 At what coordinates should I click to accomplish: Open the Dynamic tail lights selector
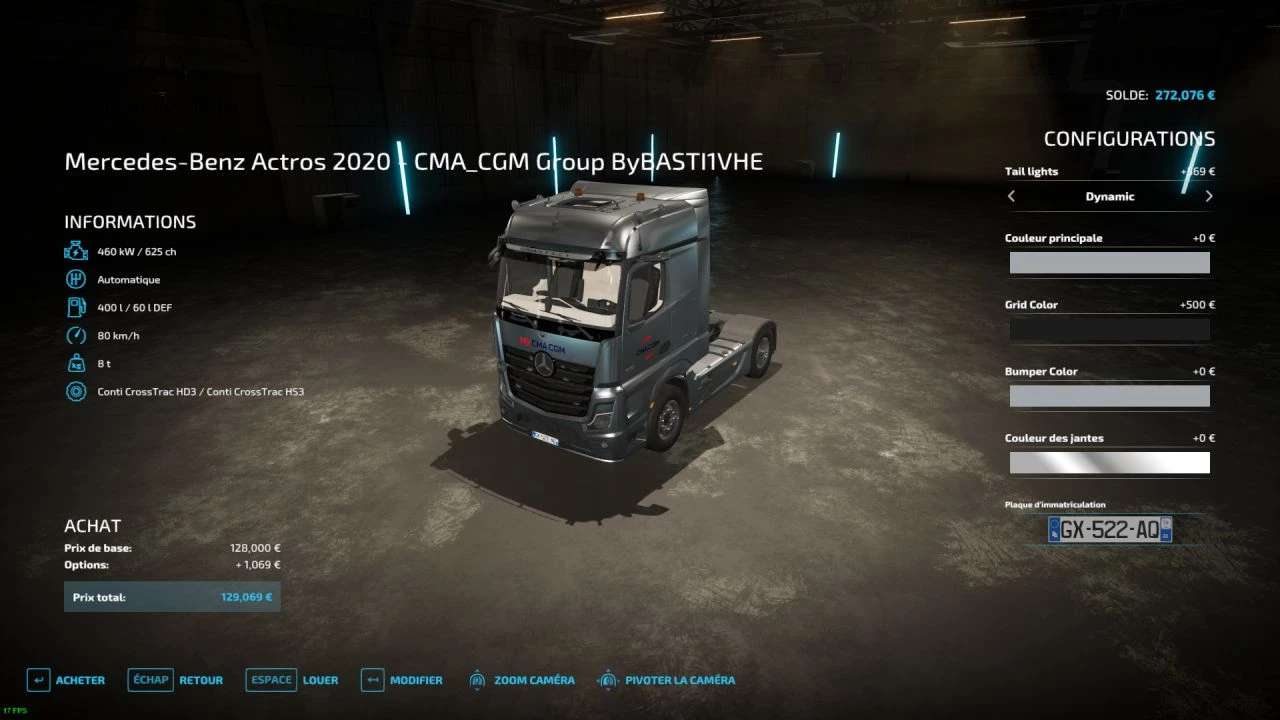1110,196
